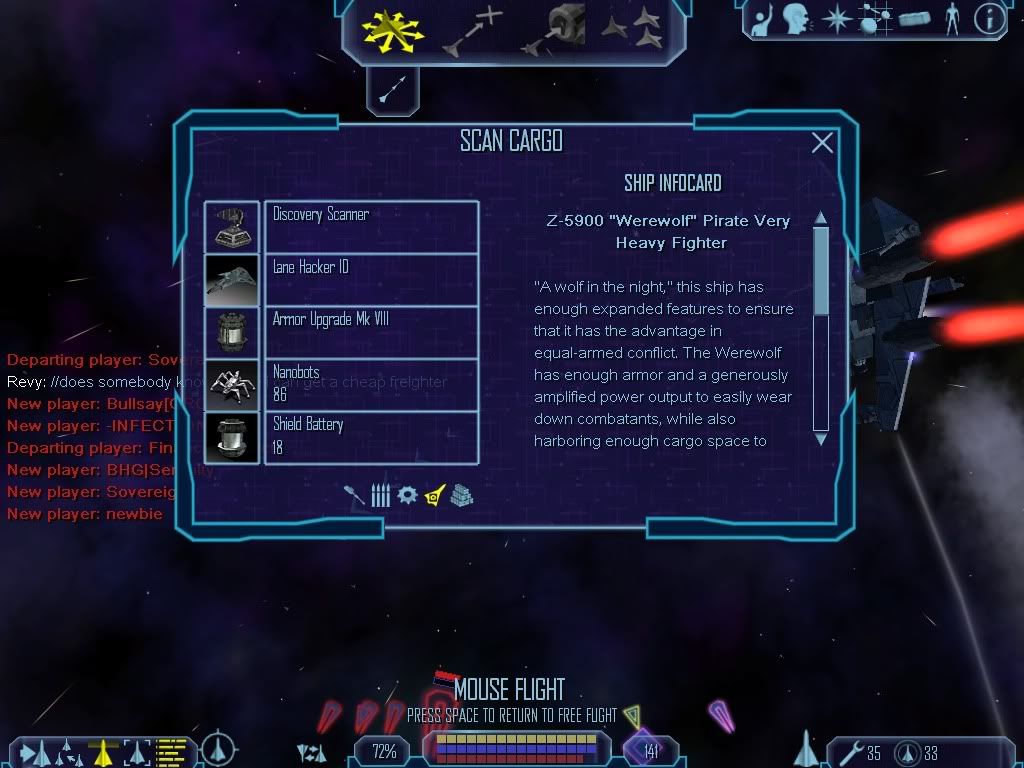Open the info button in the top bar
The width and height of the screenshot is (1024, 768).
pos(989,20)
